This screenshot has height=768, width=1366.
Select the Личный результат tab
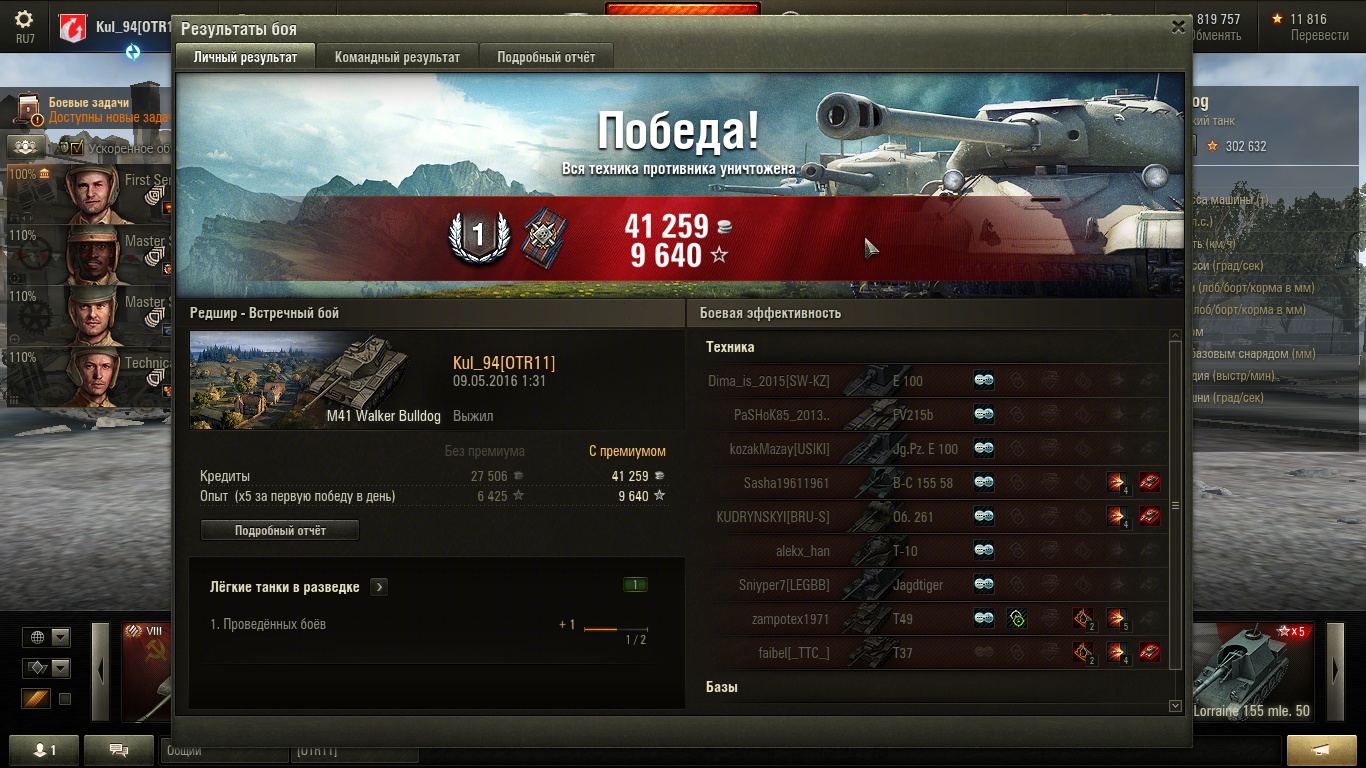245,57
